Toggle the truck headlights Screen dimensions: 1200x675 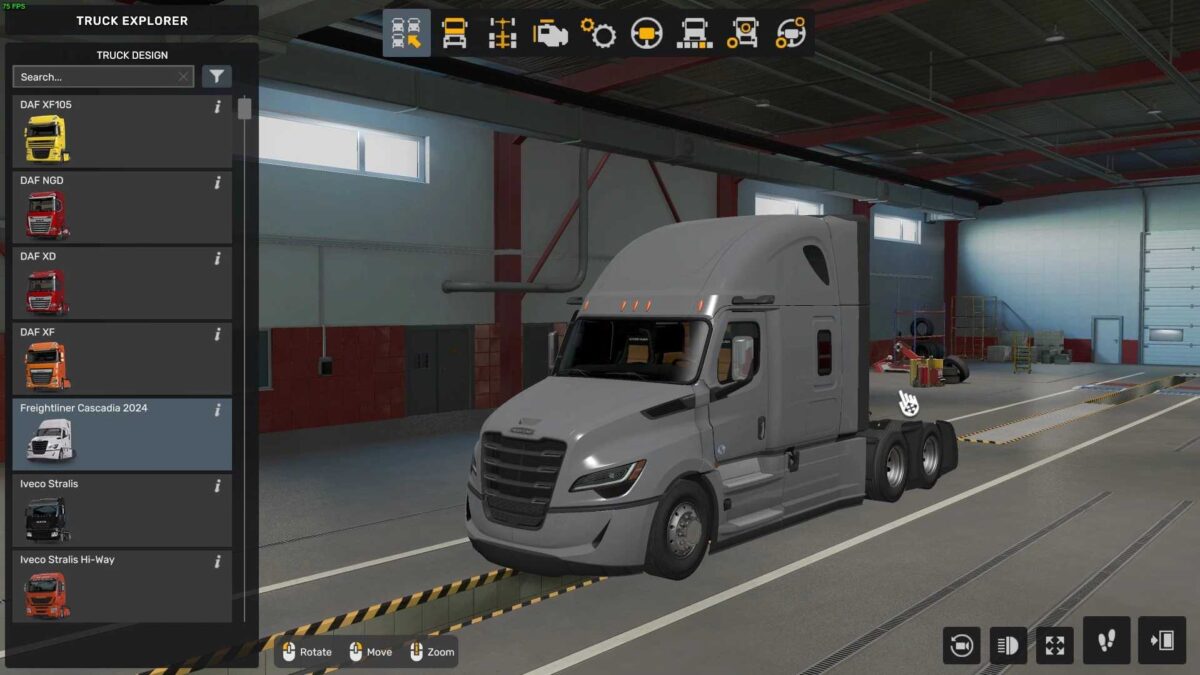click(x=1008, y=645)
